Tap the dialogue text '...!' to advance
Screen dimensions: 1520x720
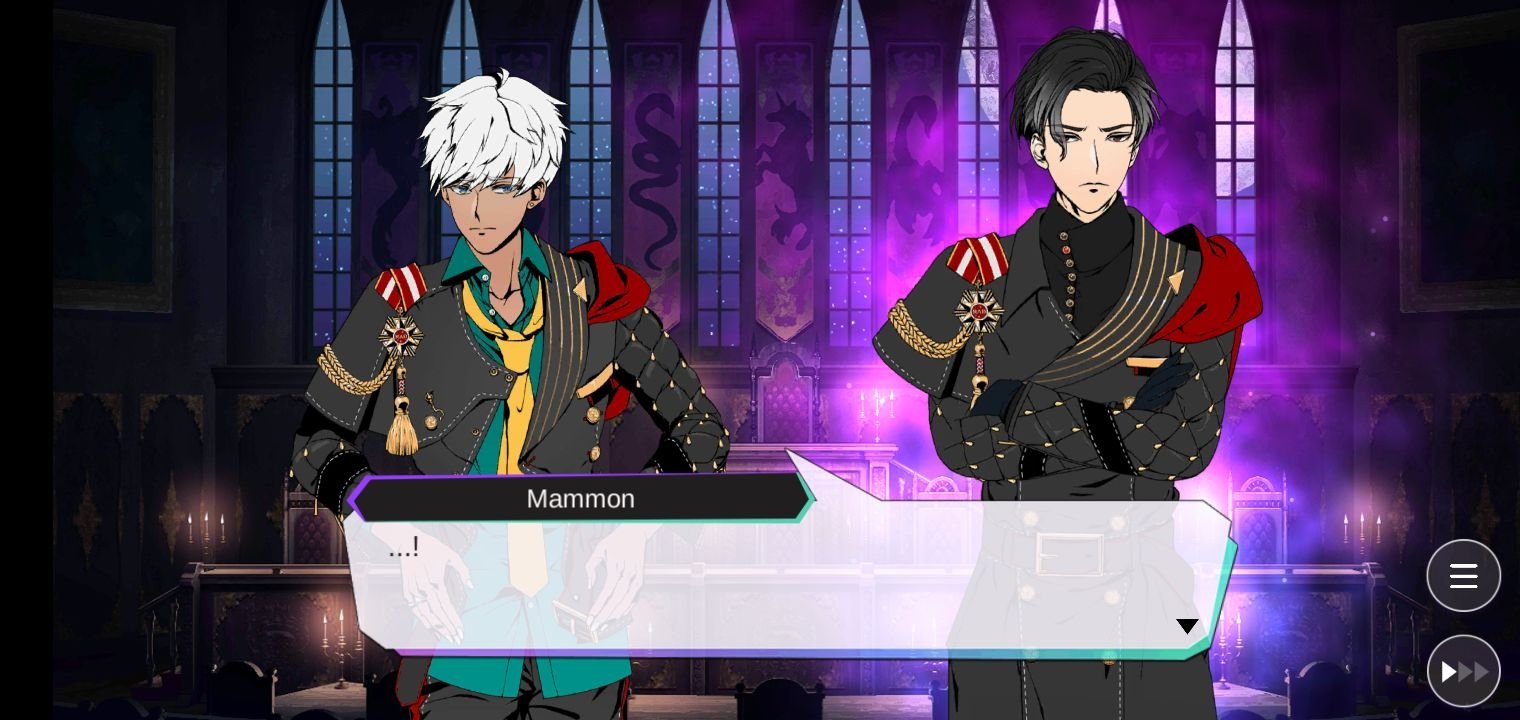coord(403,546)
